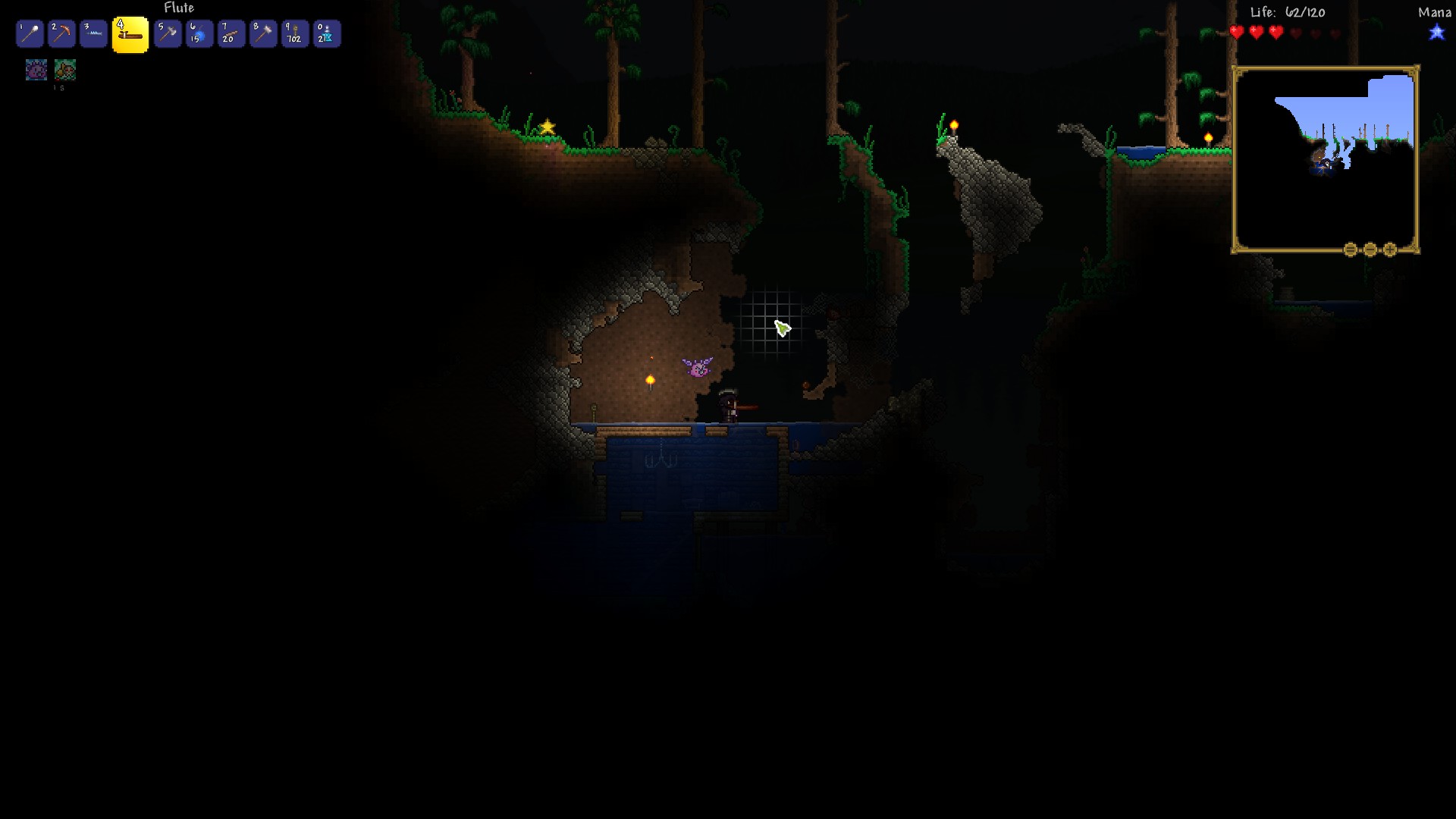Select the blue glowsticks in slot 6

(199, 33)
